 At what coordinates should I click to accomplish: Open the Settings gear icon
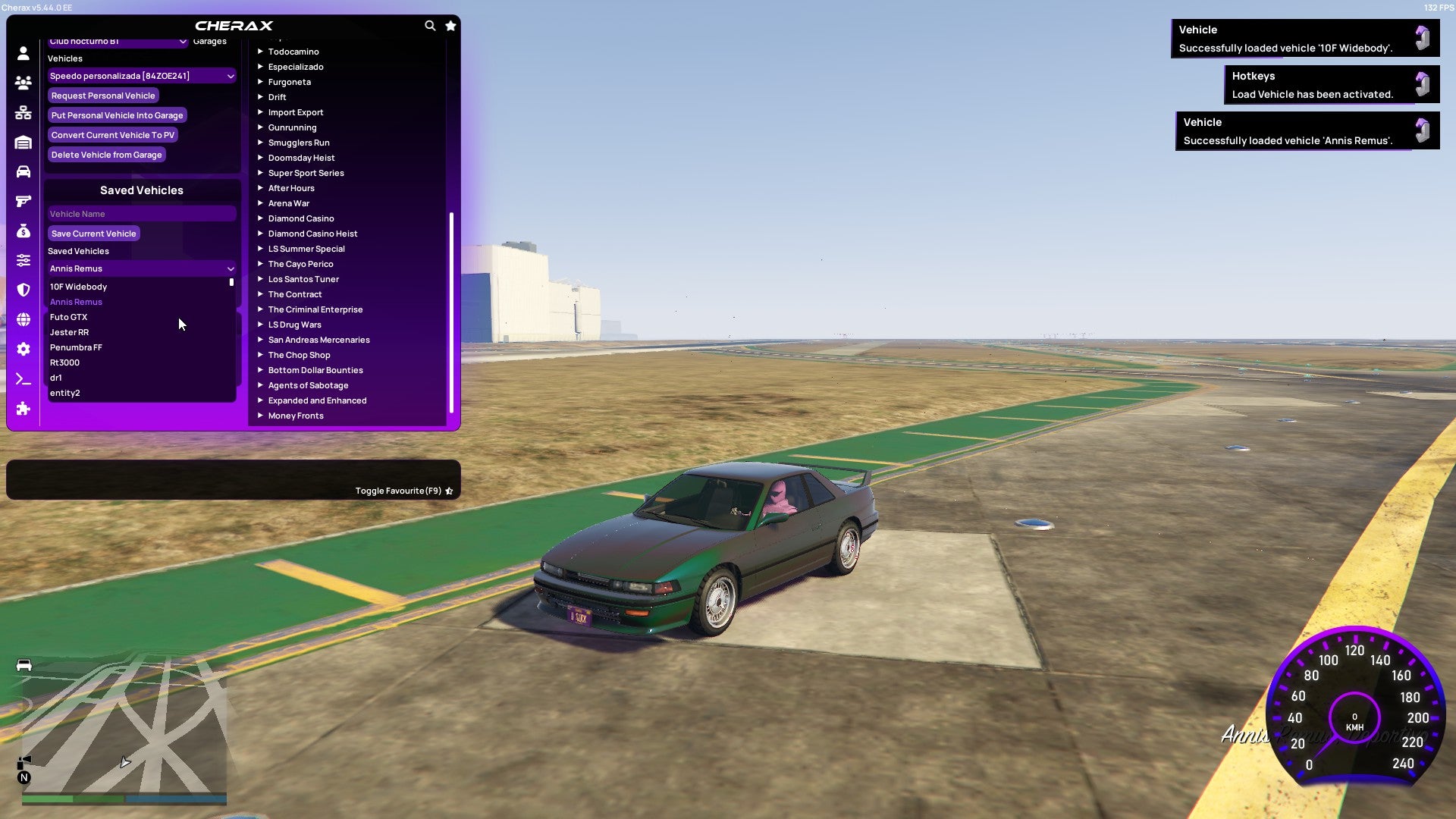(x=23, y=349)
